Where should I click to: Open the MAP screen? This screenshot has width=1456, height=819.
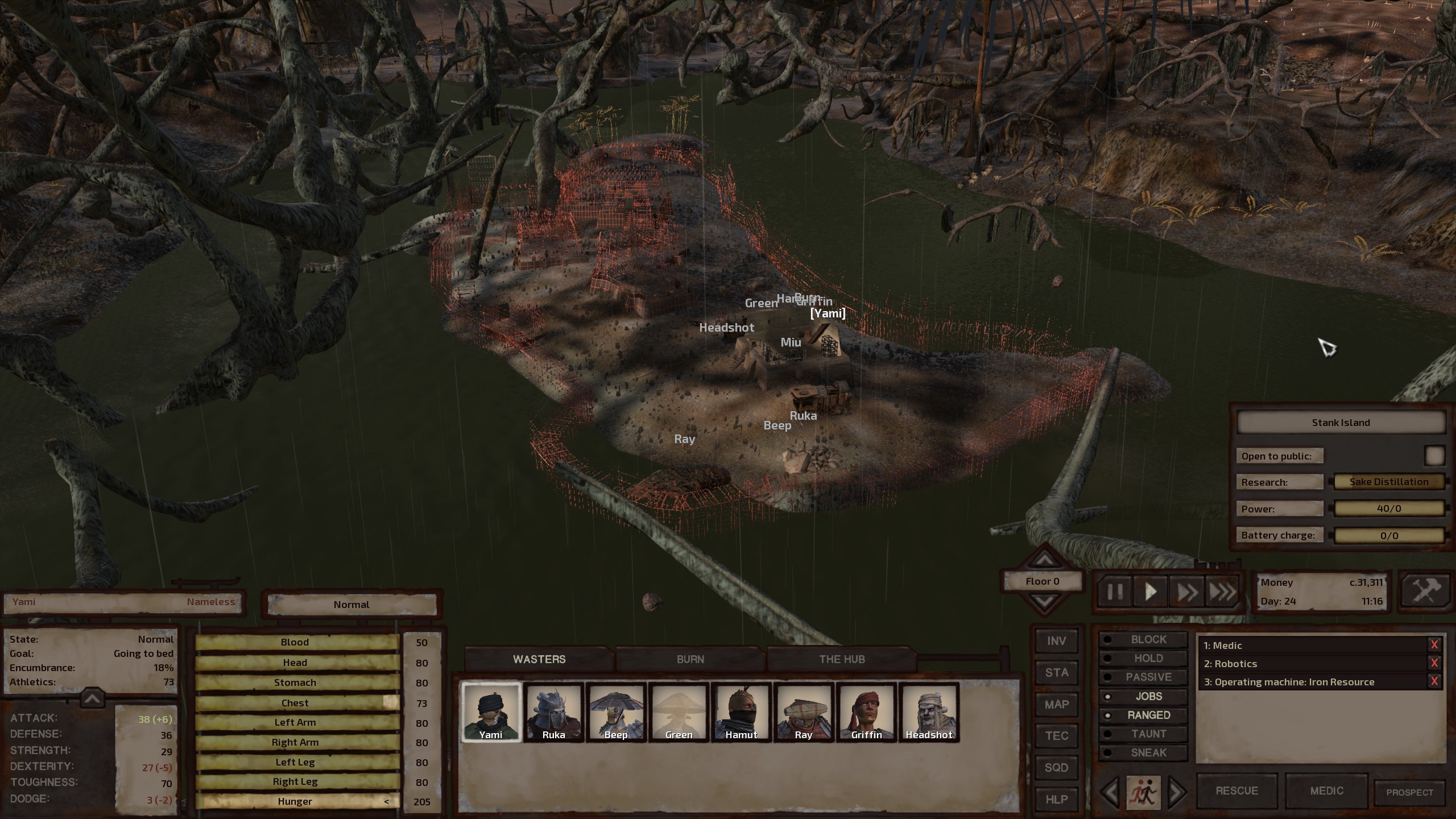point(1056,705)
